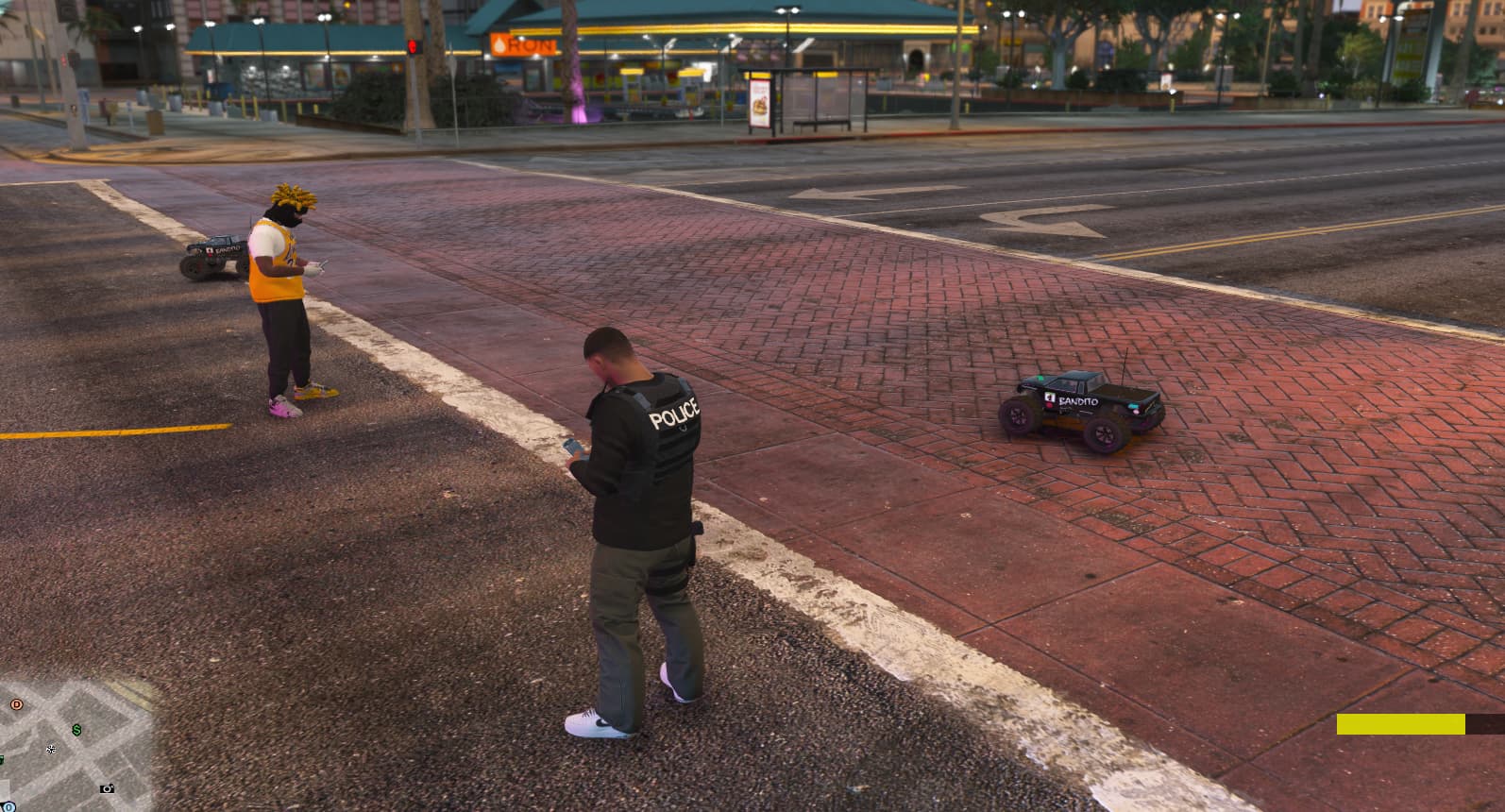Open the camera icon on the minimap
The height and width of the screenshot is (812, 1505).
107,787
